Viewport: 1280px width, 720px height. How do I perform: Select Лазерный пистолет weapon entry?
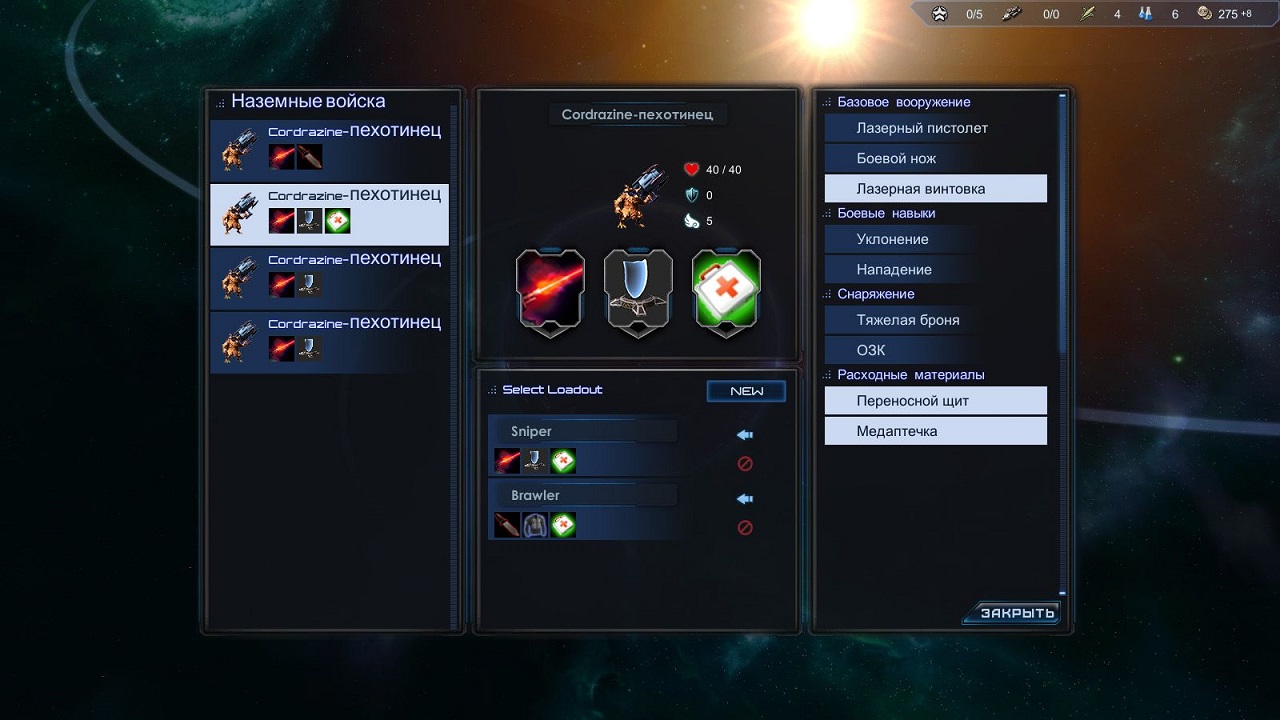935,128
